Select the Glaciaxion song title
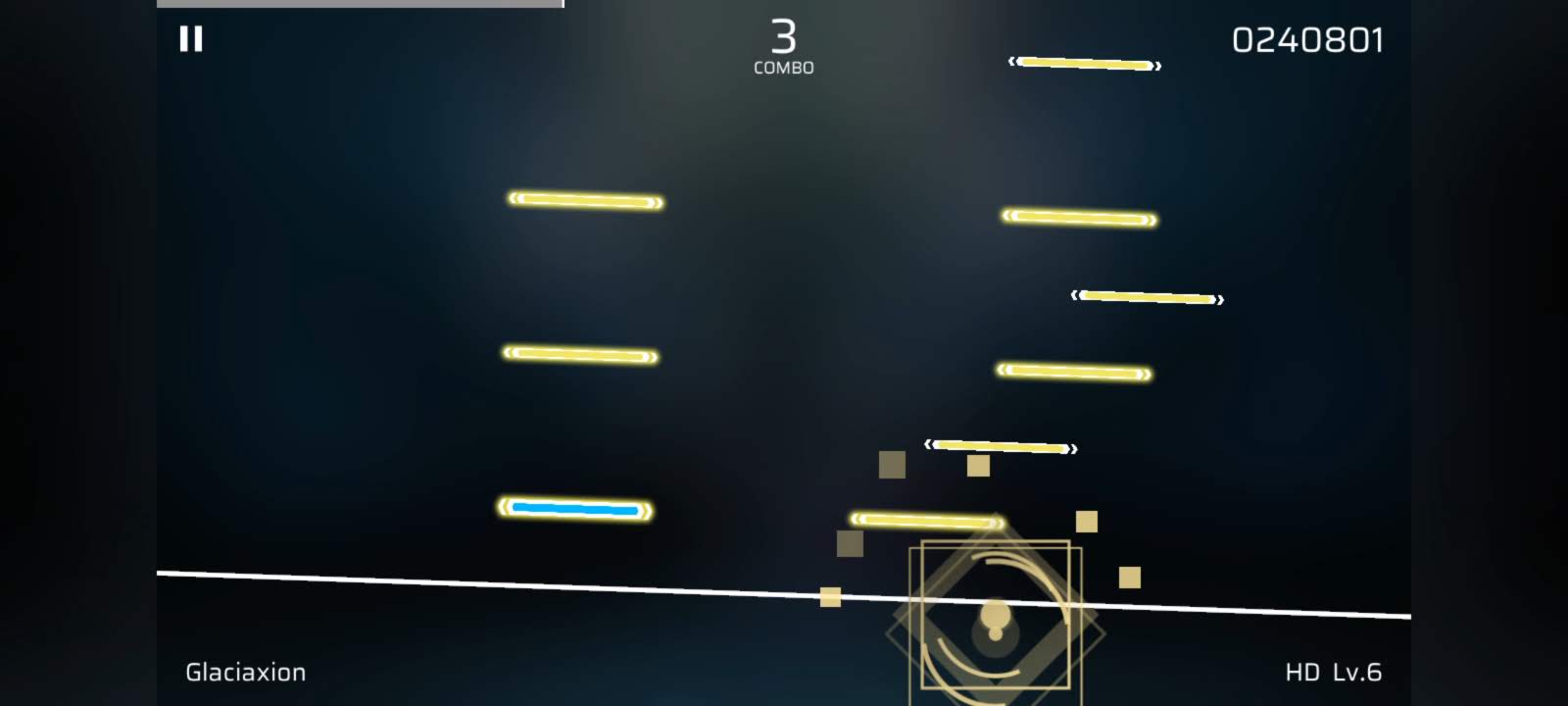Viewport: 1568px width, 706px height. coord(245,673)
